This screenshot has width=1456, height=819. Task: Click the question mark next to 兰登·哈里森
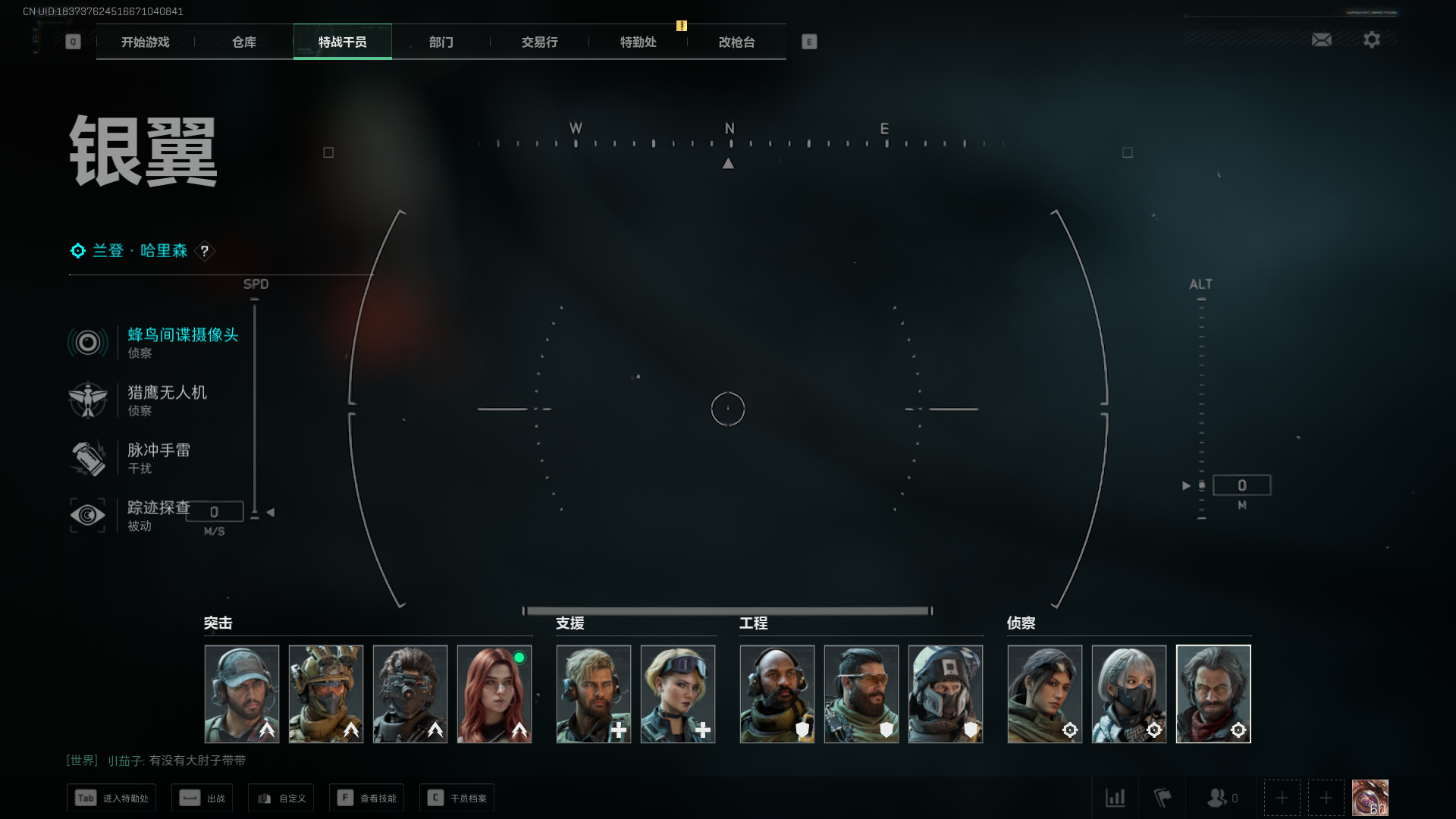(x=205, y=251)
